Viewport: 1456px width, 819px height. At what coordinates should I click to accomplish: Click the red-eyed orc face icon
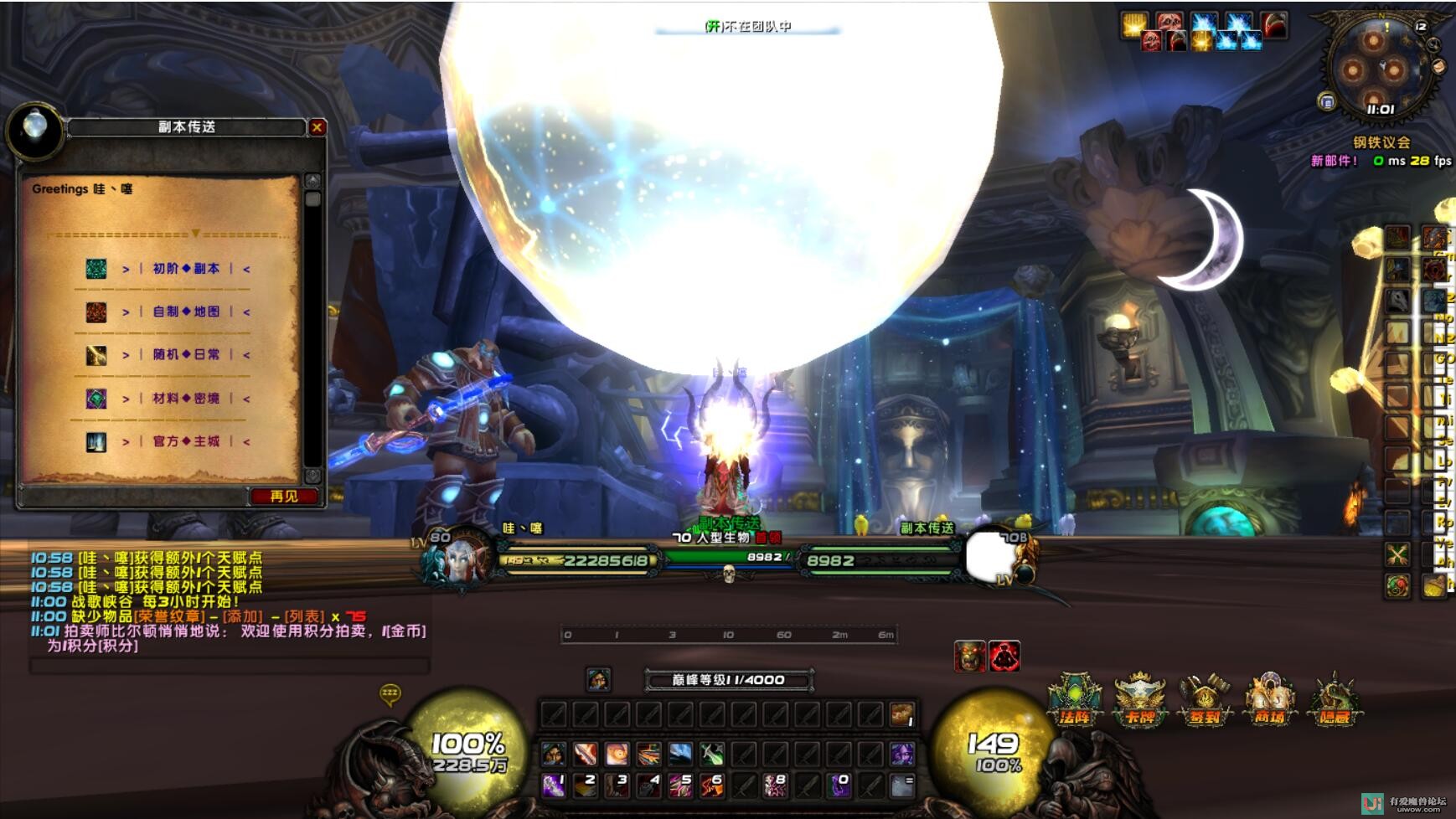coord(969,657)
